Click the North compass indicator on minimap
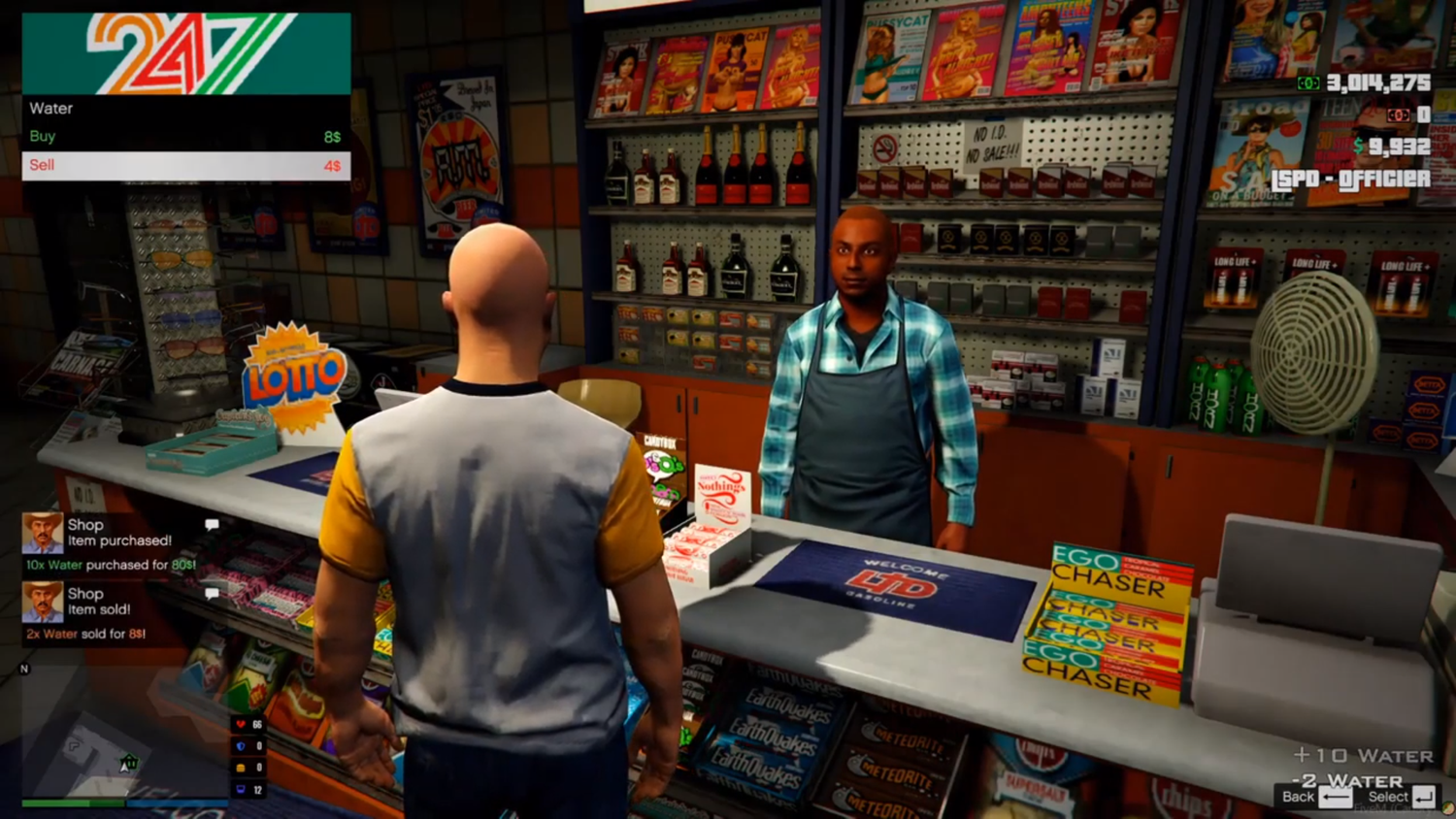This screenshot has height=819, width=1456. pos(24,669)
